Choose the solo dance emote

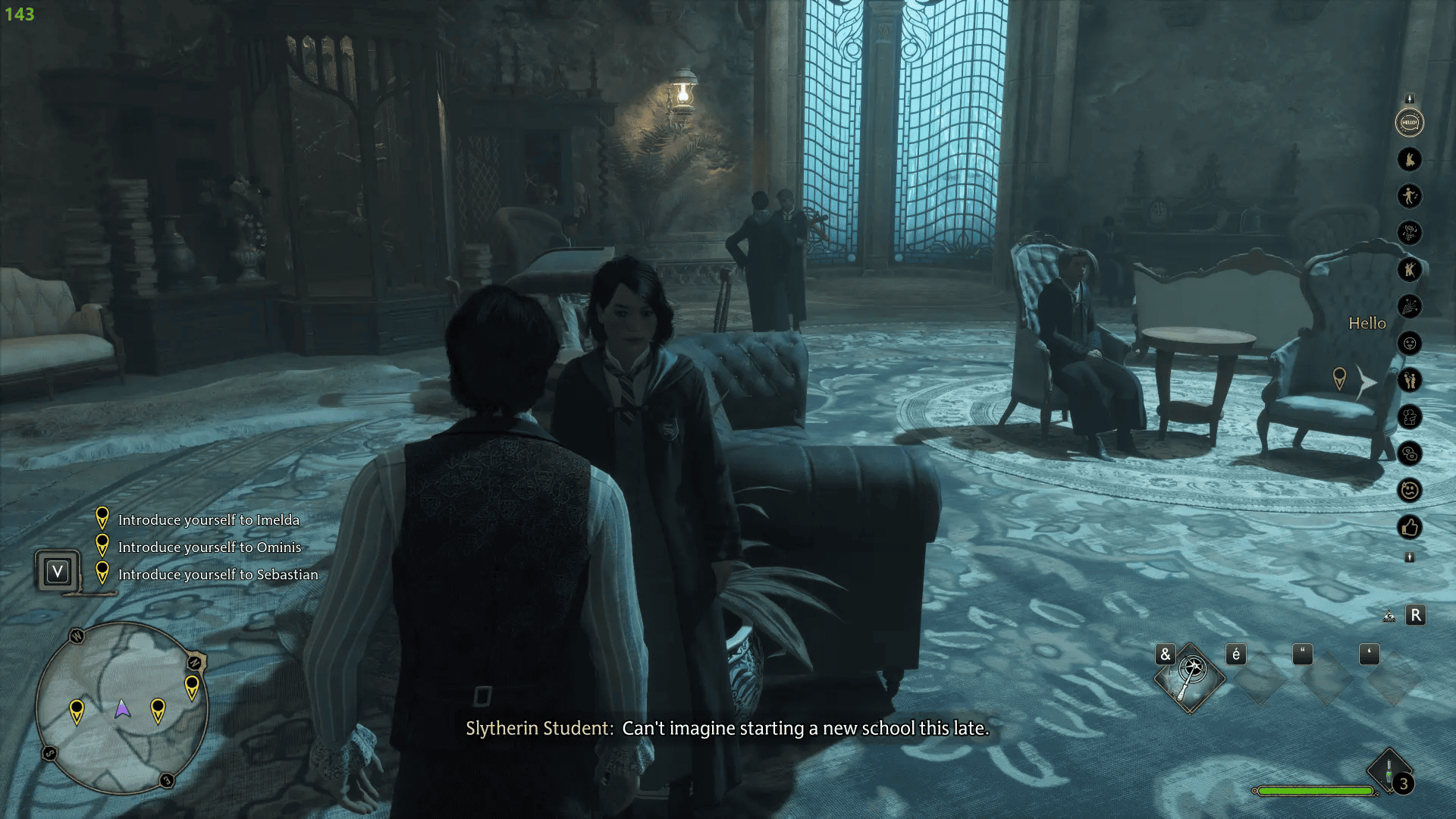1409,196
